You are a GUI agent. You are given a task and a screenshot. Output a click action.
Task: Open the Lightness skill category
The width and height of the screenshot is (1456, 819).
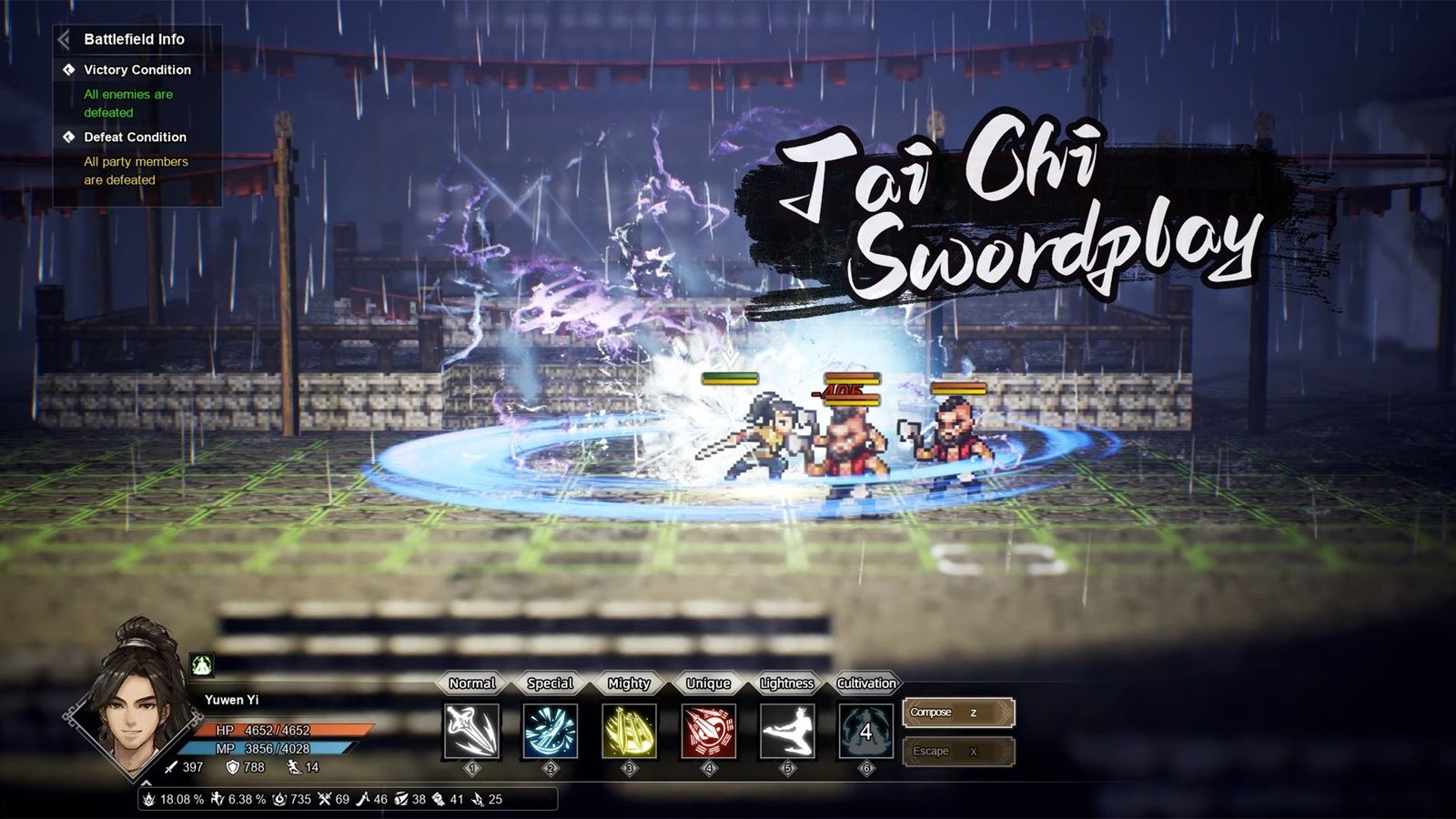(x=785, y=682)
